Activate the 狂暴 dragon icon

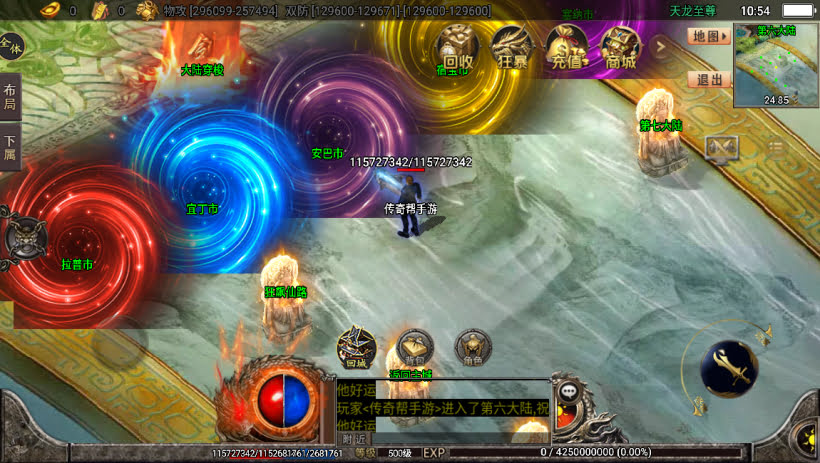click(512, 47)
